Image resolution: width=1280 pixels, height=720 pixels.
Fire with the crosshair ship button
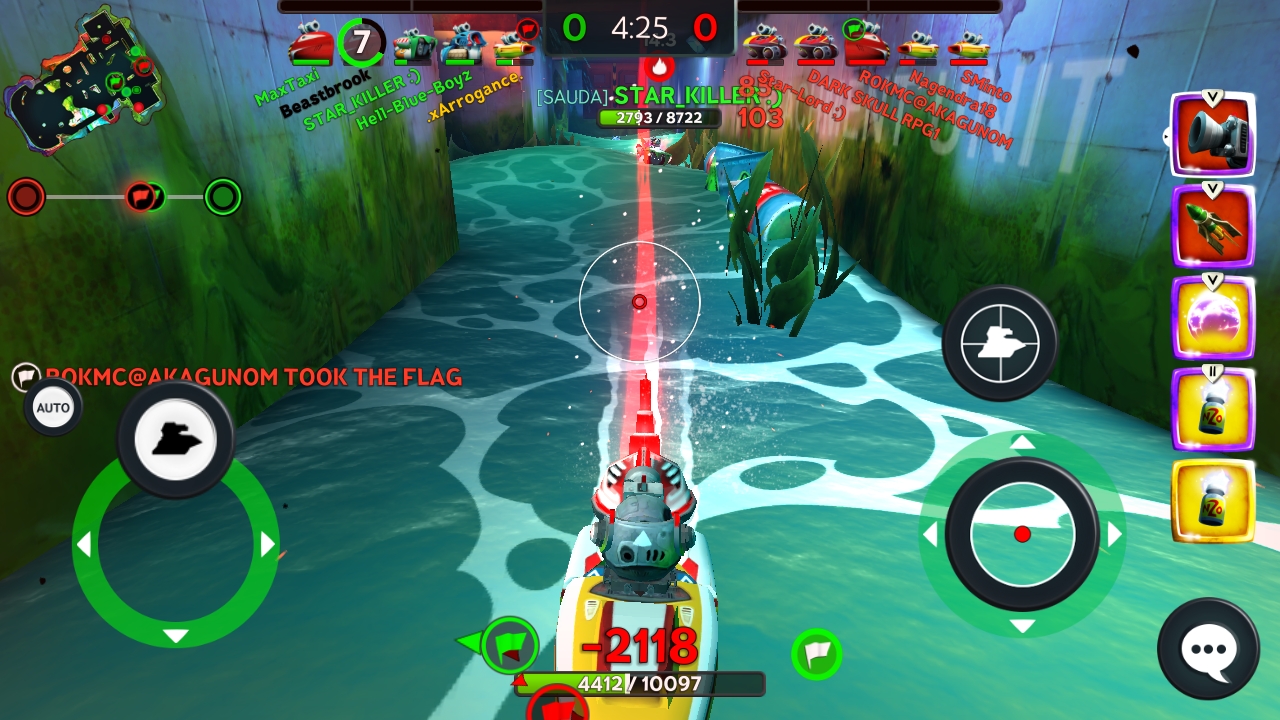999,343
